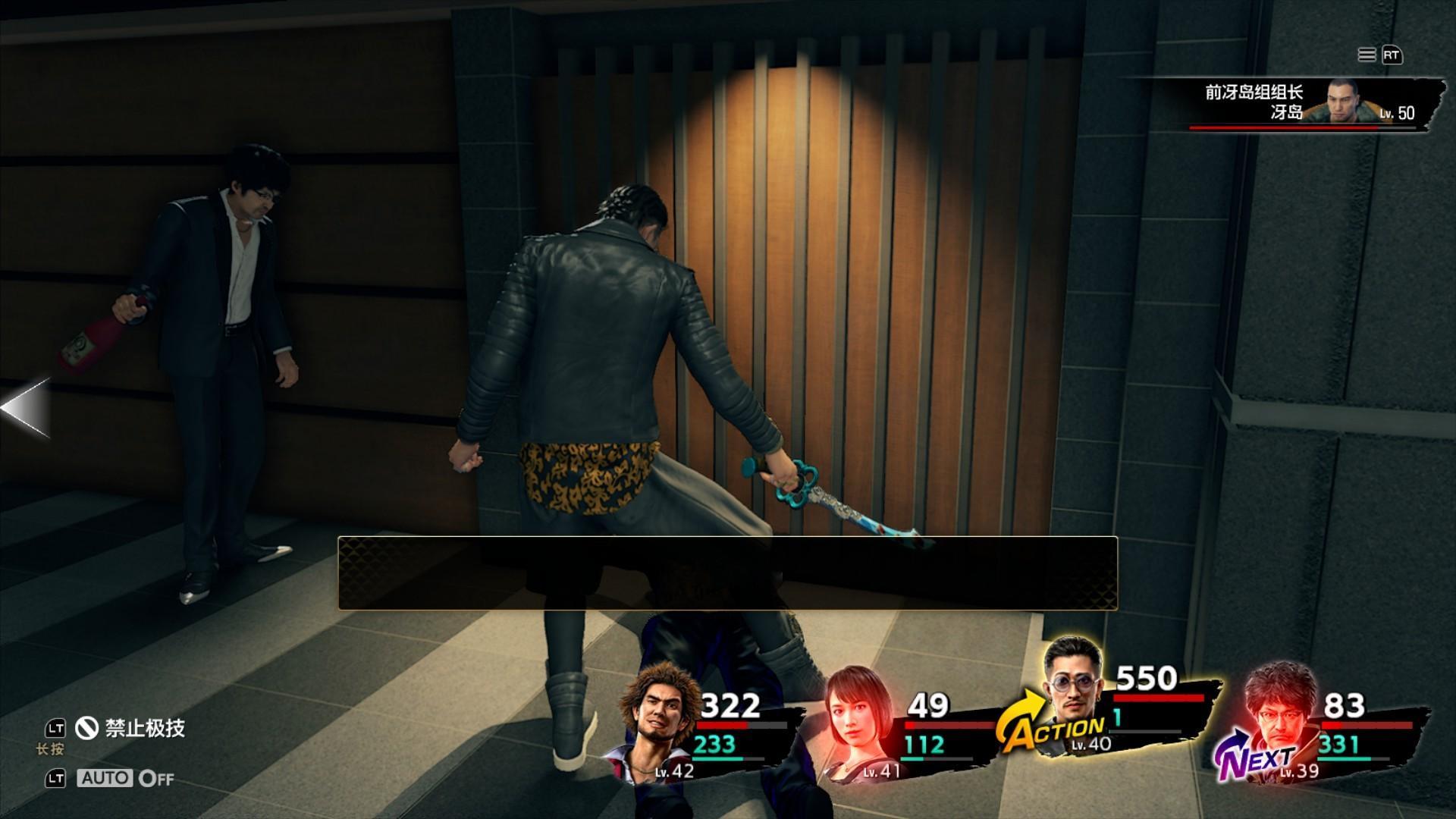Toggle the AUTO Off battle setting
The width and height of the screenshot is (1456, 819).
(x=125, y=778)
